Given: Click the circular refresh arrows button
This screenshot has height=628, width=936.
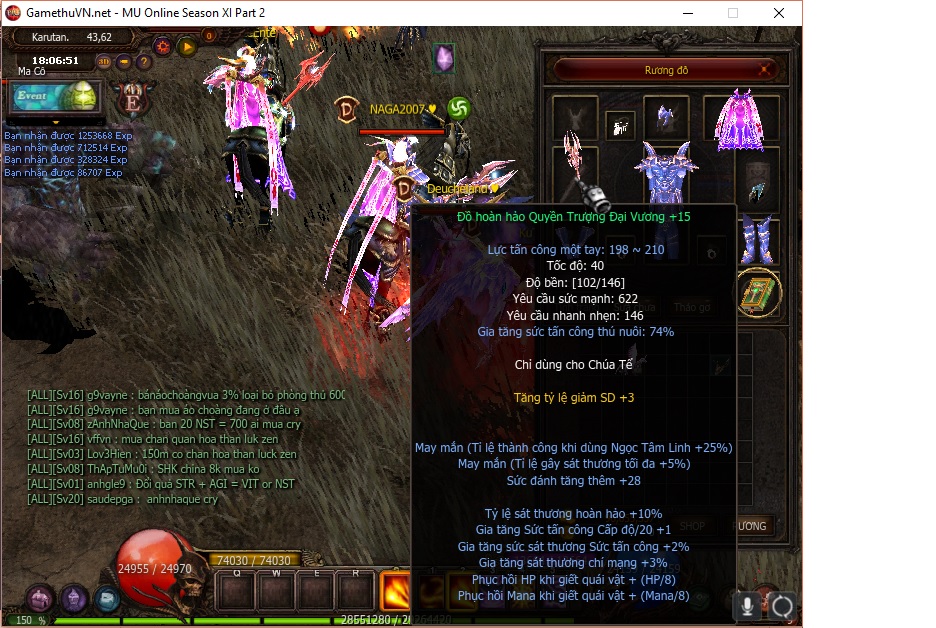Looking at the screenshot, I should pos(782,605).
